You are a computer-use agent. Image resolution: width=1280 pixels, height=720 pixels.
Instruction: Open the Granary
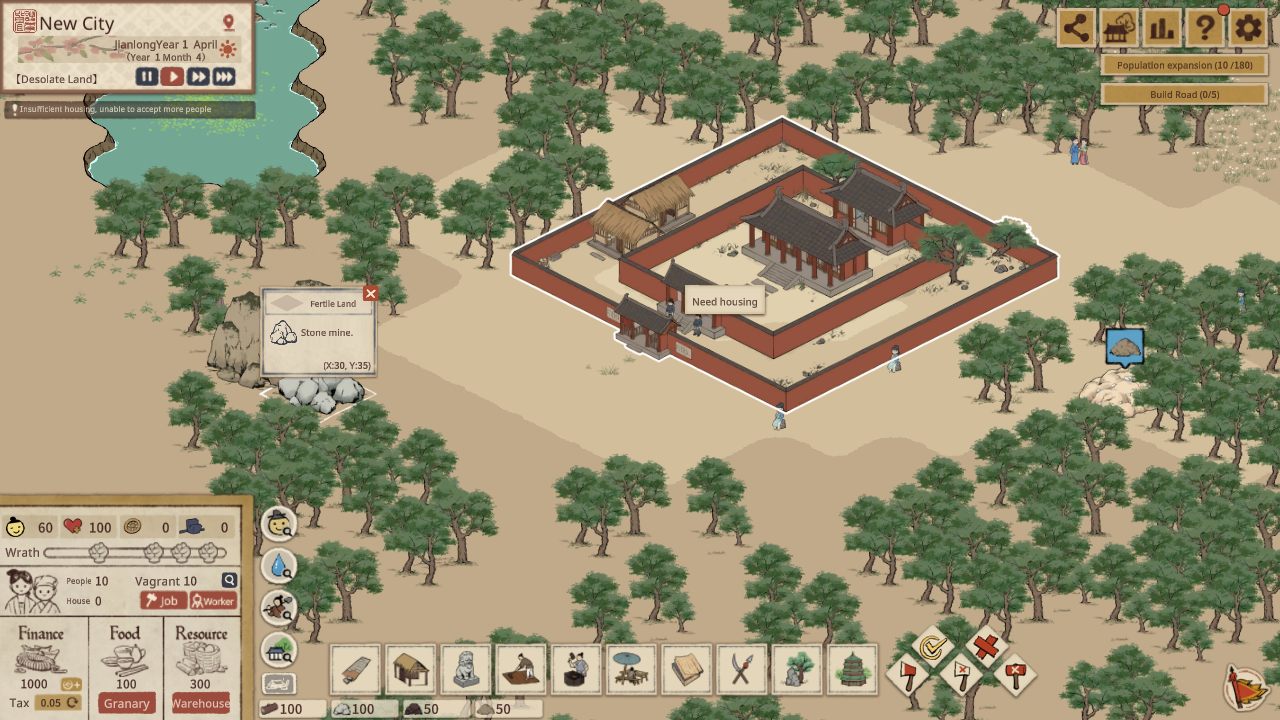(x=127, y=703)
